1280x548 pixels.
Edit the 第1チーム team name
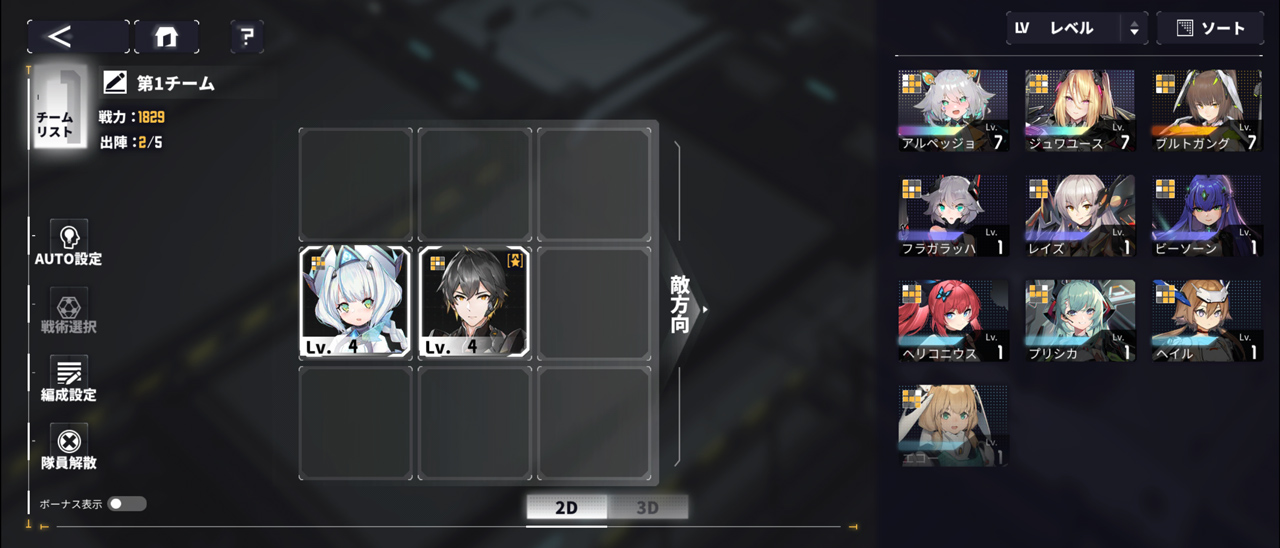click(116, 84)
